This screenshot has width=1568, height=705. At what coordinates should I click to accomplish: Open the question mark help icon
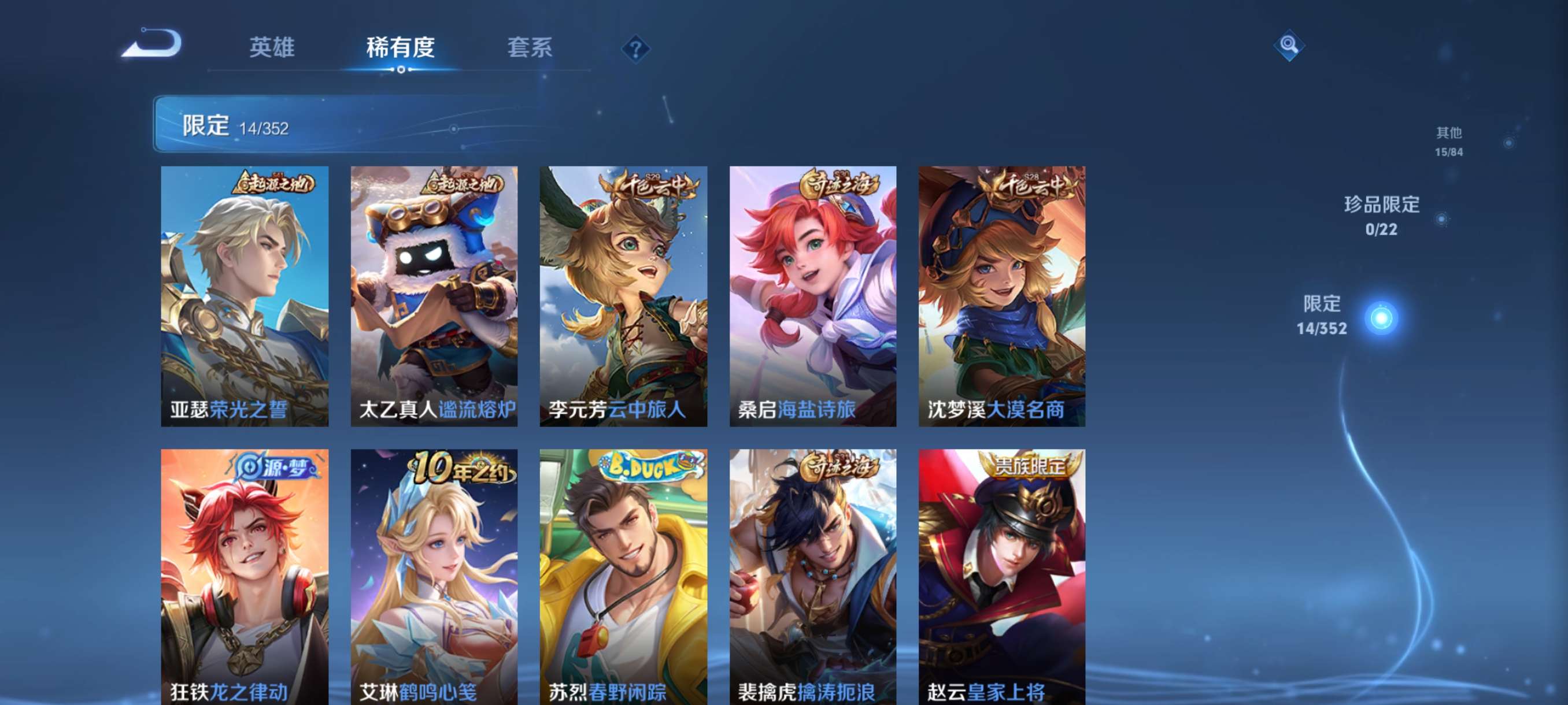coord(635,49)
